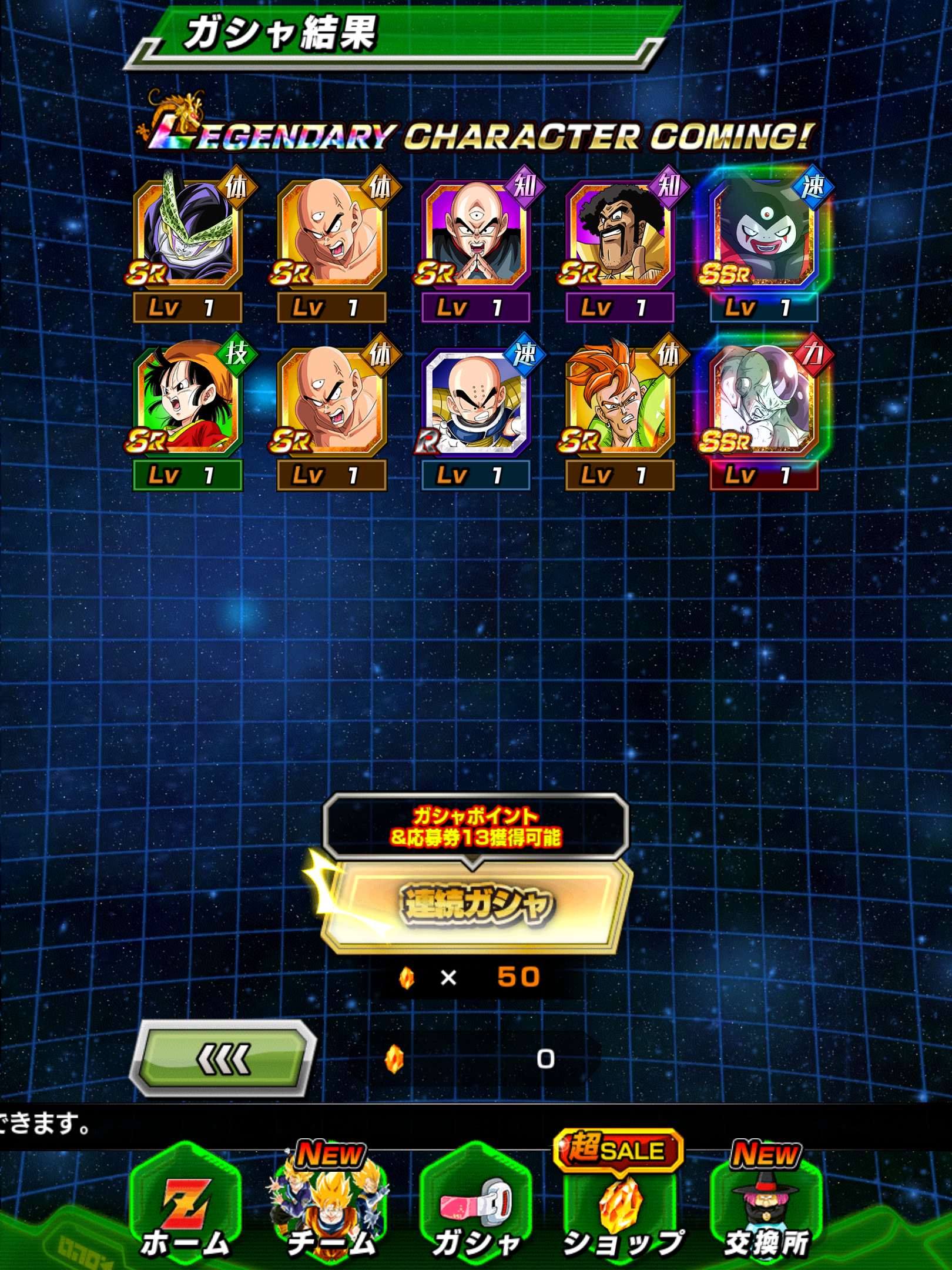Switch to the ガシャ summon menu
The height and width of the screenshot is (1270, 952).
coord(476,1205)
